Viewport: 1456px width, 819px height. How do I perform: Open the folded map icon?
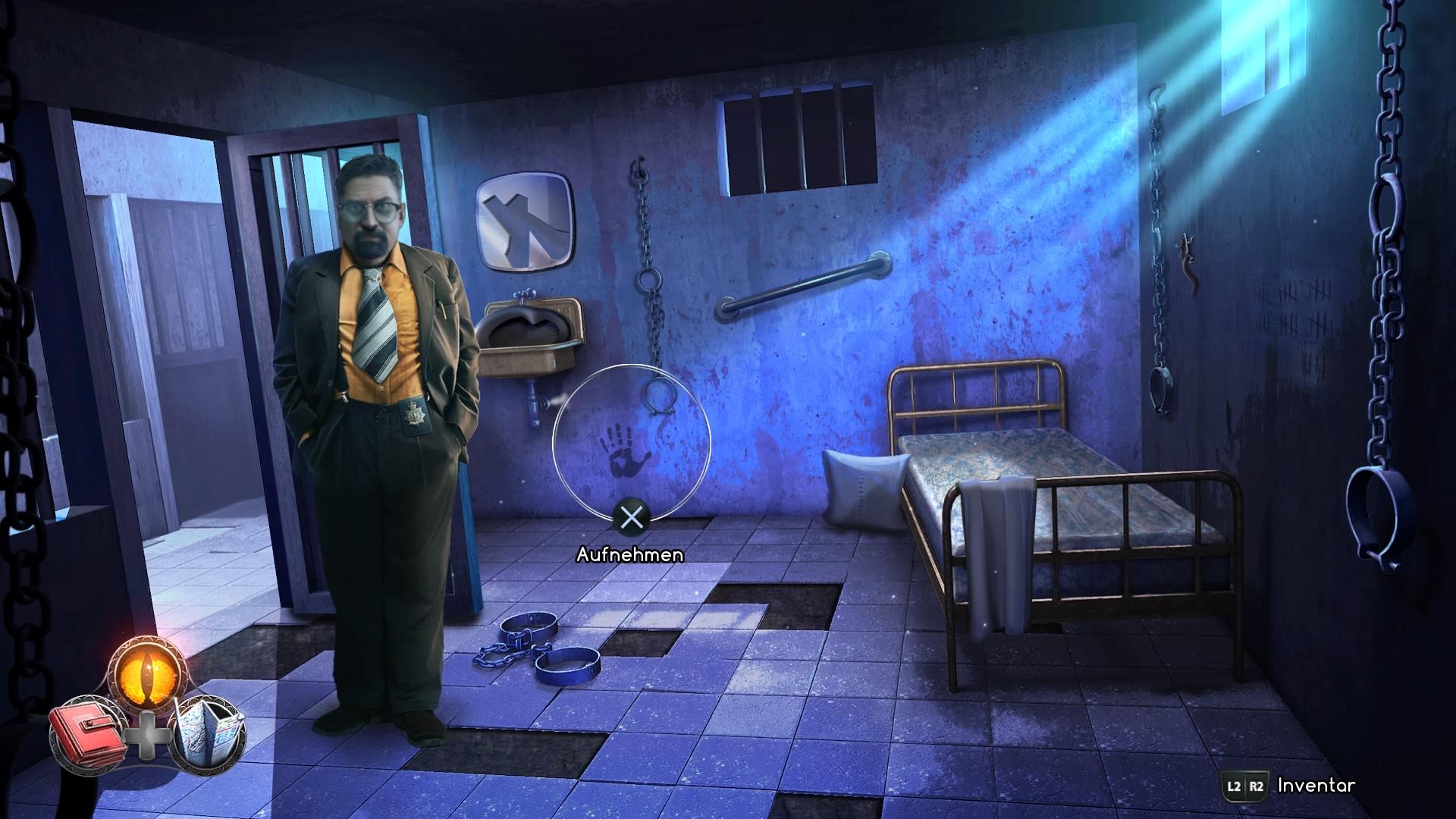[209, 732]
